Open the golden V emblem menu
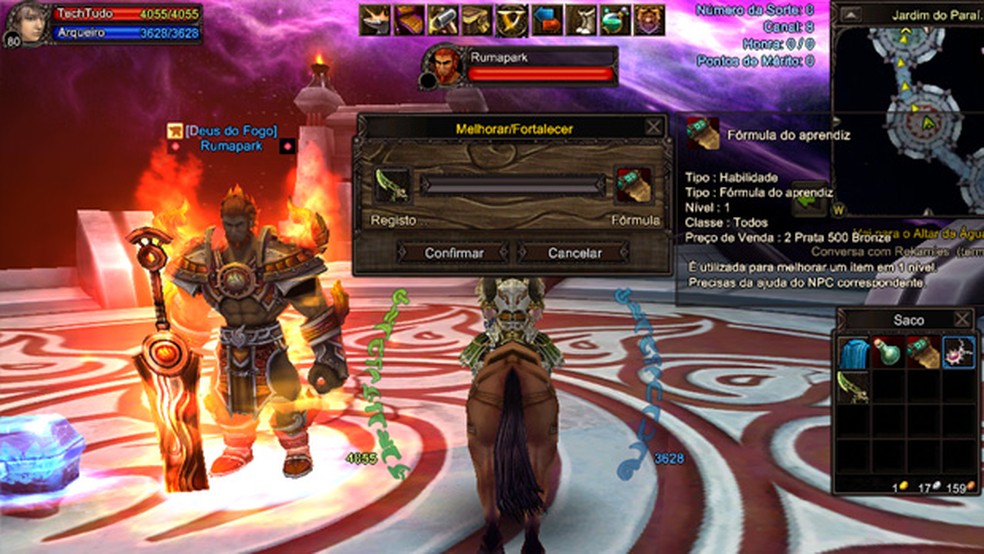984x554 pixels. (x=511, y=19)
